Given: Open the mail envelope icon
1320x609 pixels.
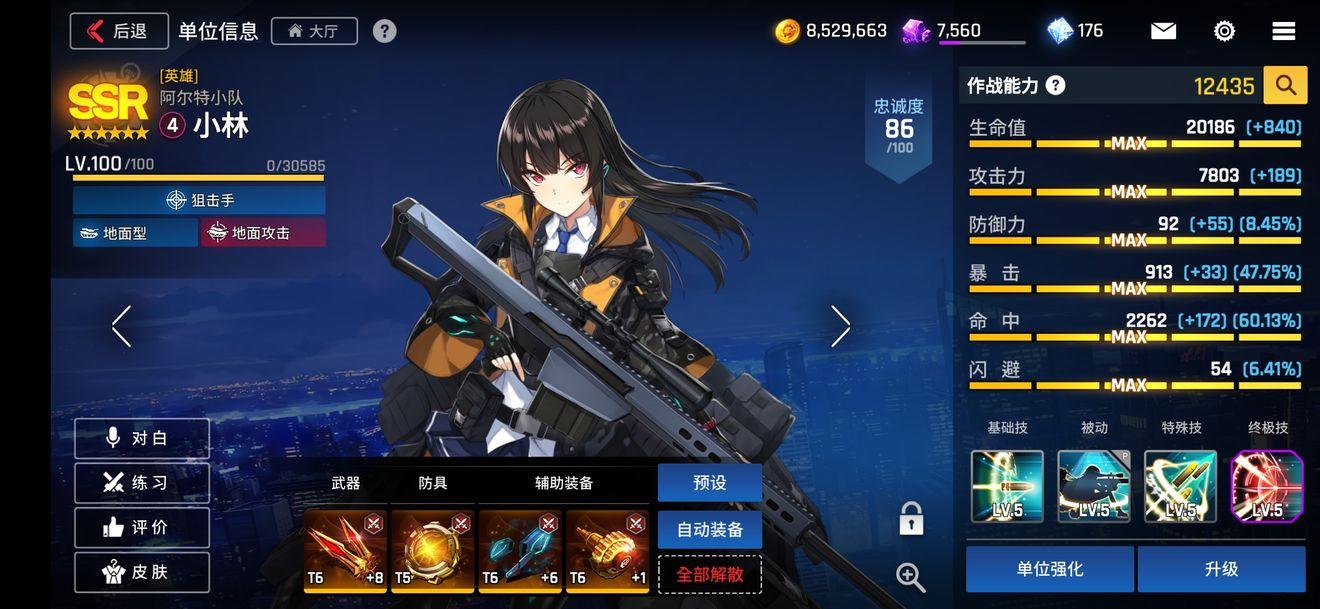Looking at the screenshot, I should tap(1163, 31).
